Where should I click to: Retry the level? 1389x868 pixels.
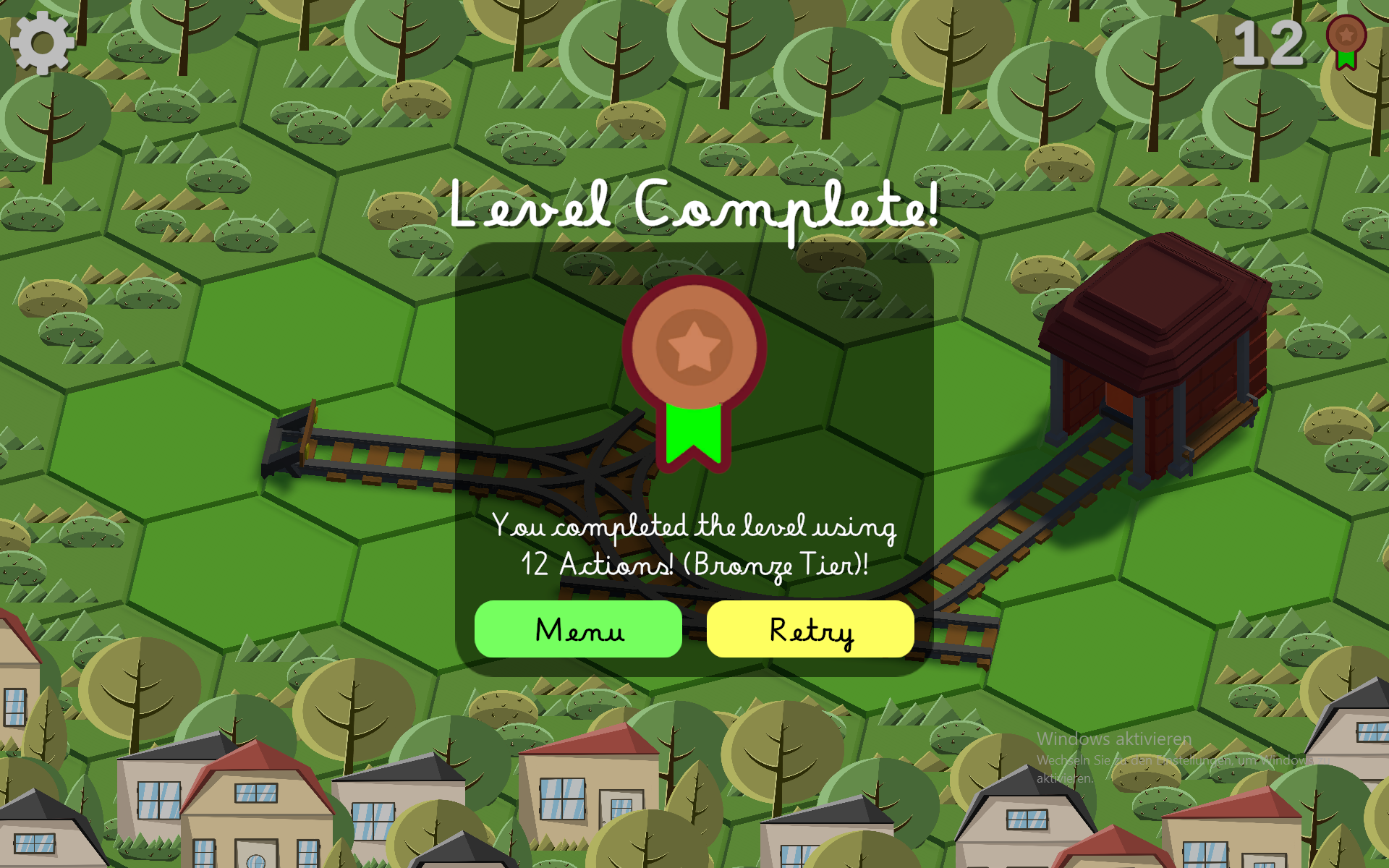pos(810,629)
